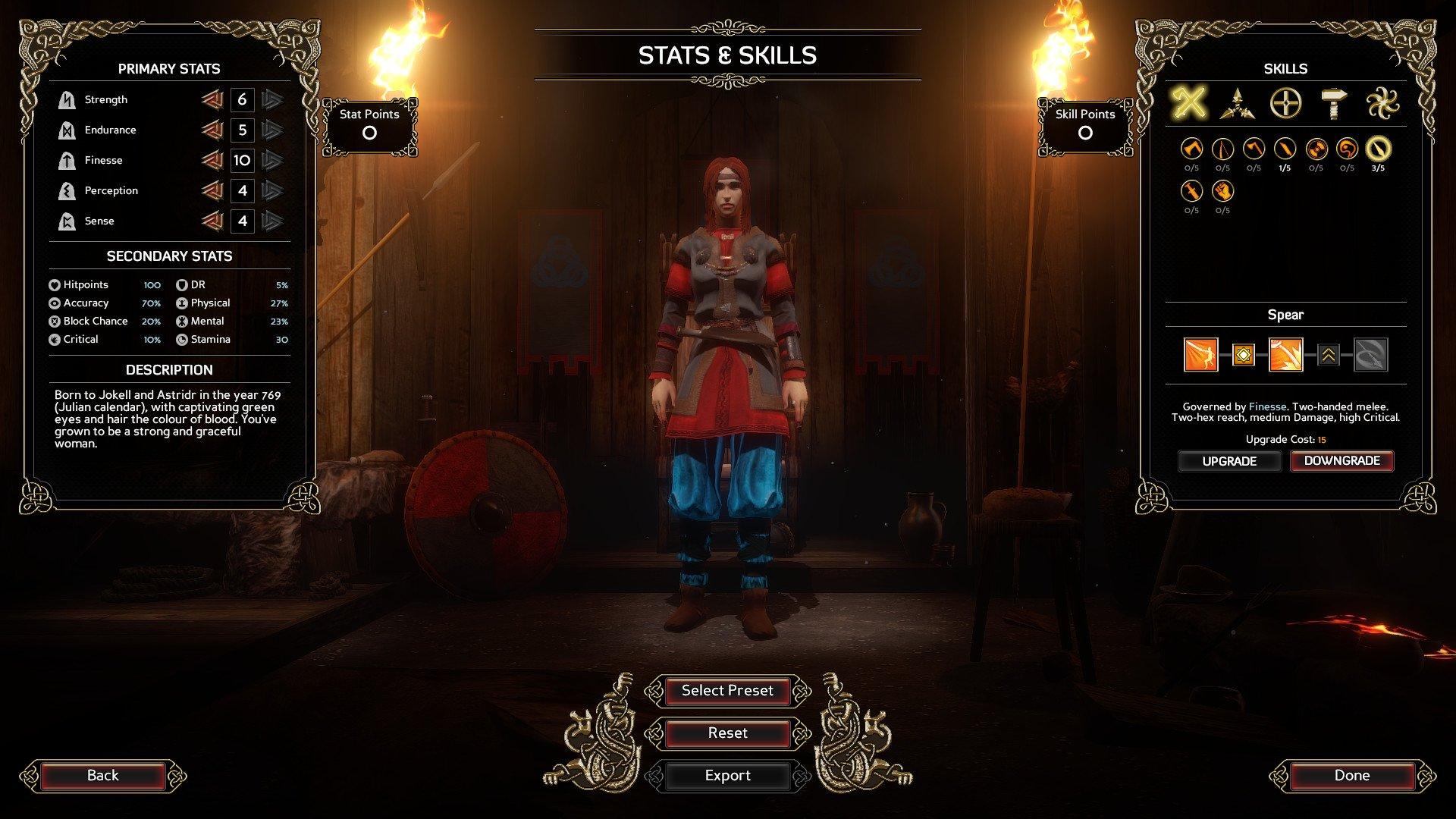Click the double-chevron passive node in Spear tree
Screen dimensions: 1456x819
(x=1329, y=356)
